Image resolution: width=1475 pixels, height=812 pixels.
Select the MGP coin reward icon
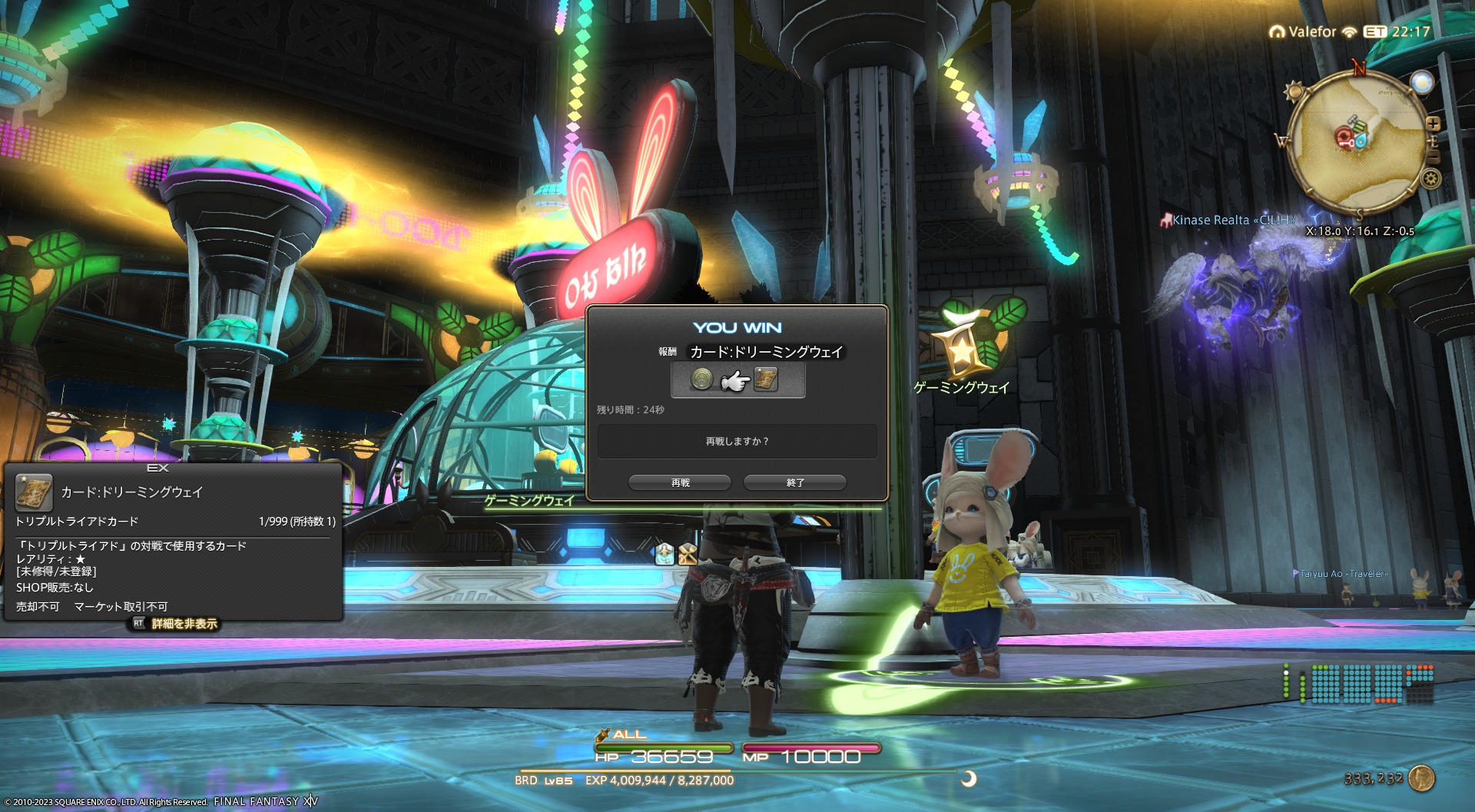[701, 379]
